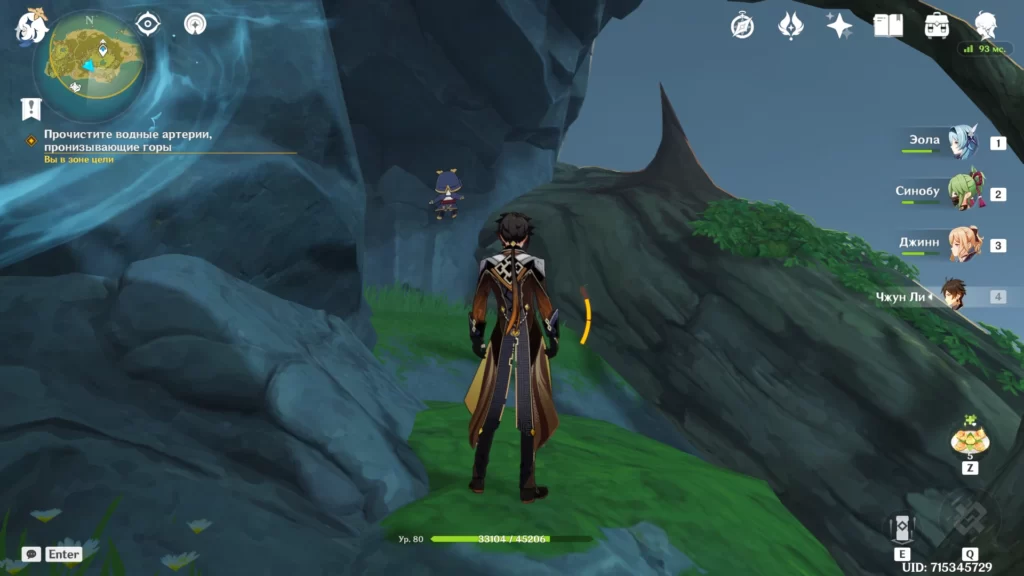This screenshot has height=576, width=1024.
Task: Open the adventurer handbook book icon
Action: click(x=888, y=26)
